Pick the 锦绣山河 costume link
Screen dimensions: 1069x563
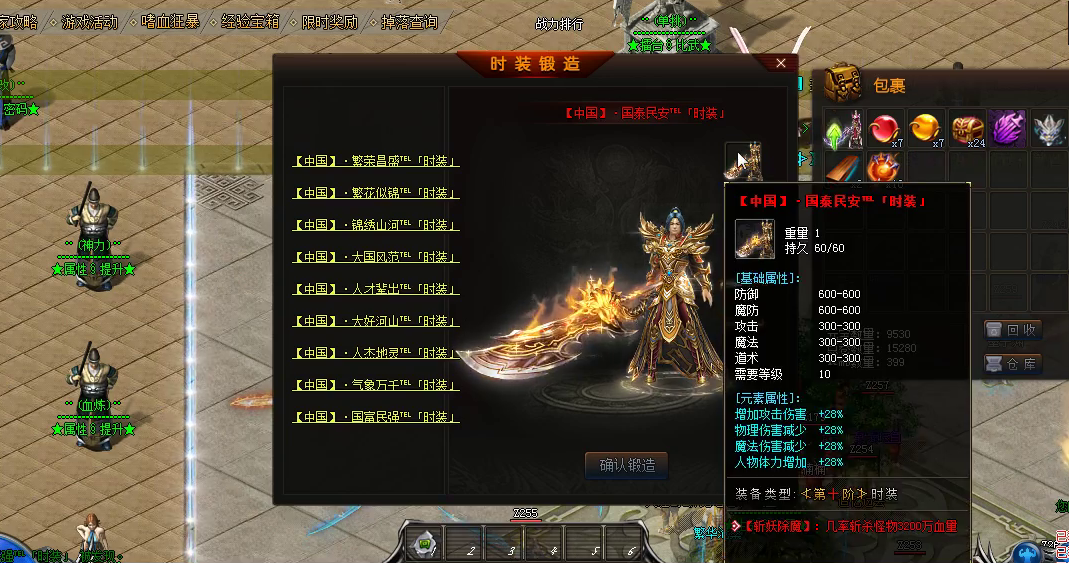[x=376, y=225]
